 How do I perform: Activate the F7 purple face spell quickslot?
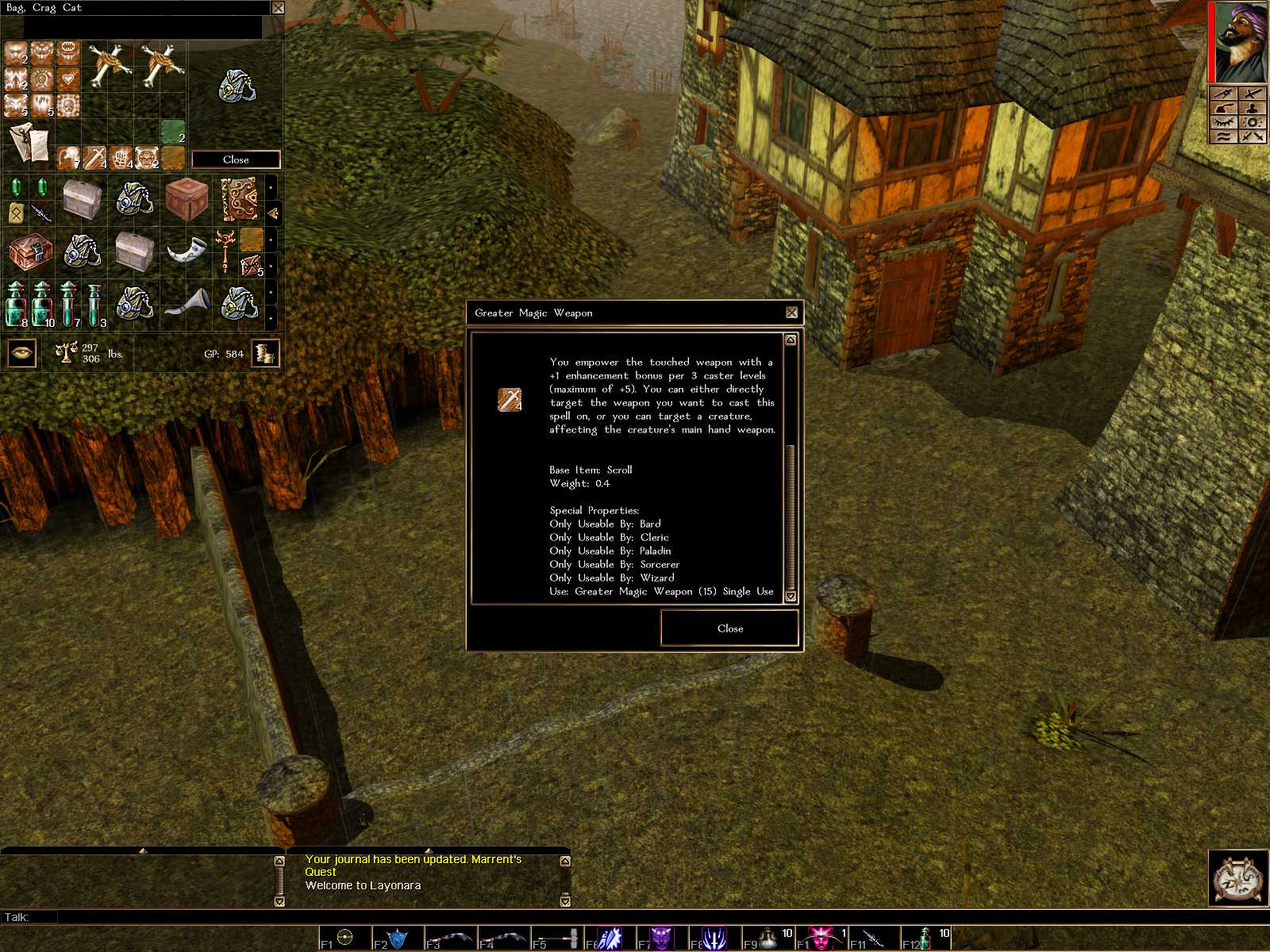pos(661,939)
